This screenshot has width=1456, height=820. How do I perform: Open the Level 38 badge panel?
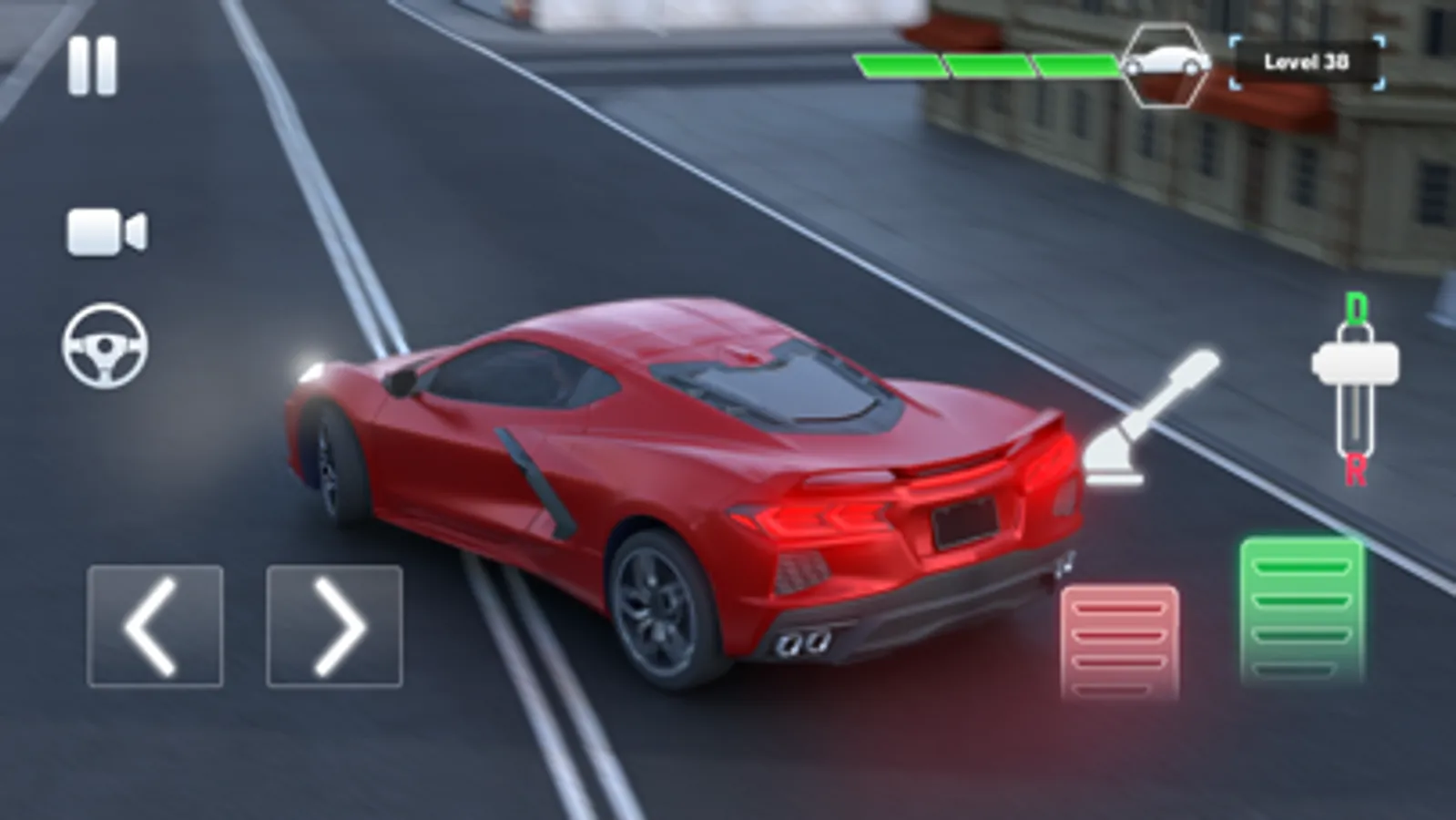pyautogui.click(x=1308, y=59)
